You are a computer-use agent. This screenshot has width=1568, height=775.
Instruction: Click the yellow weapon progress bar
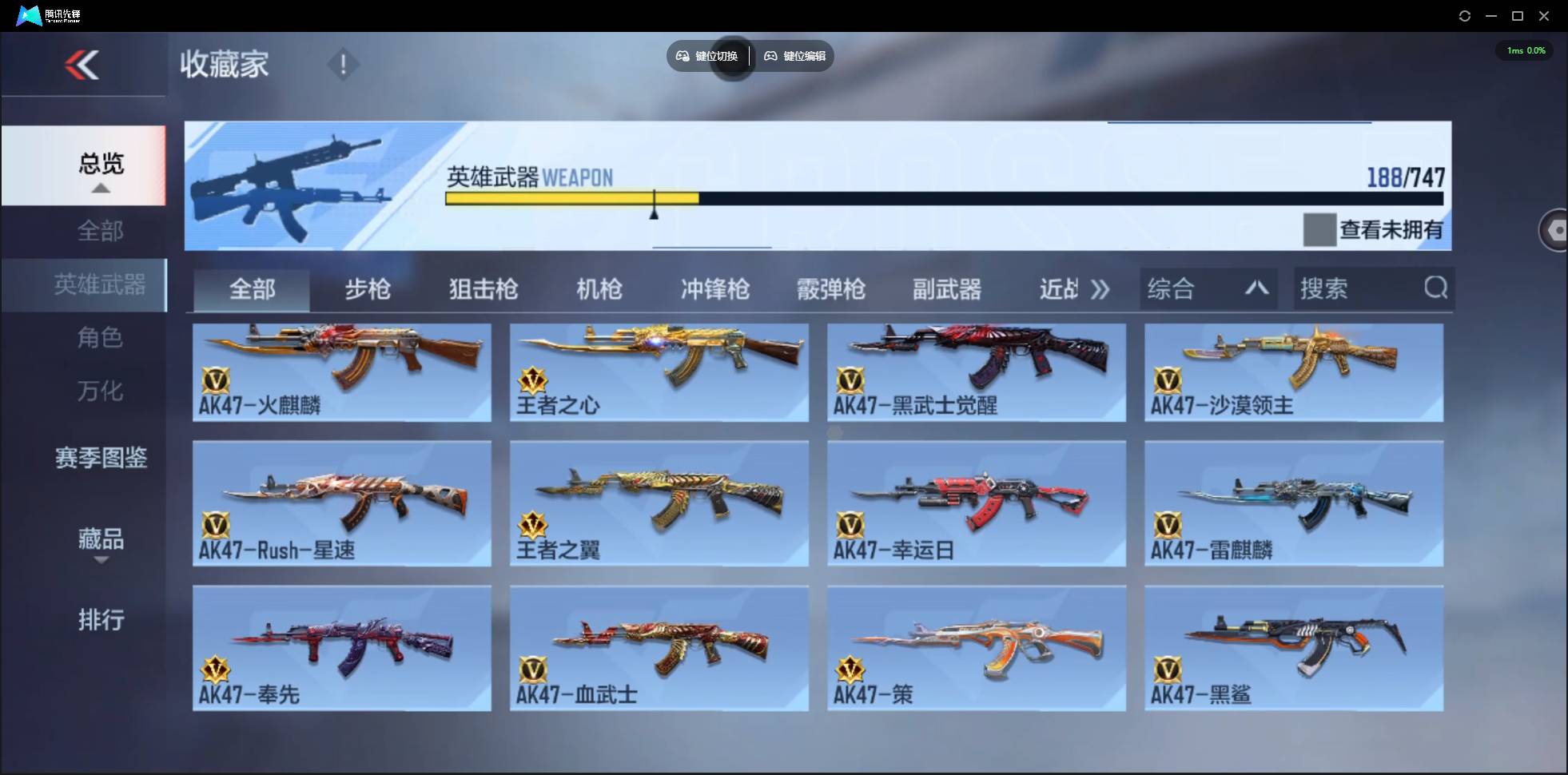571,198
